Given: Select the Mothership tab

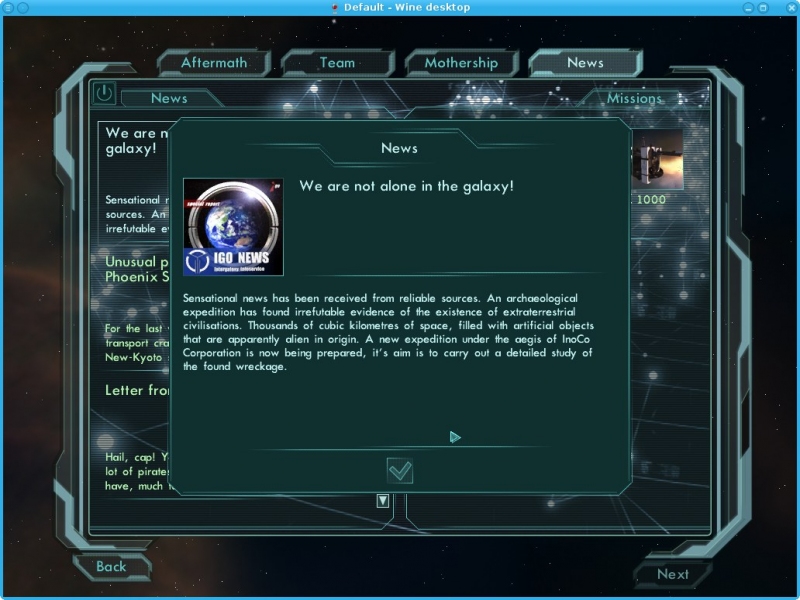Looking at the screenshot, I should coord(460,63).
